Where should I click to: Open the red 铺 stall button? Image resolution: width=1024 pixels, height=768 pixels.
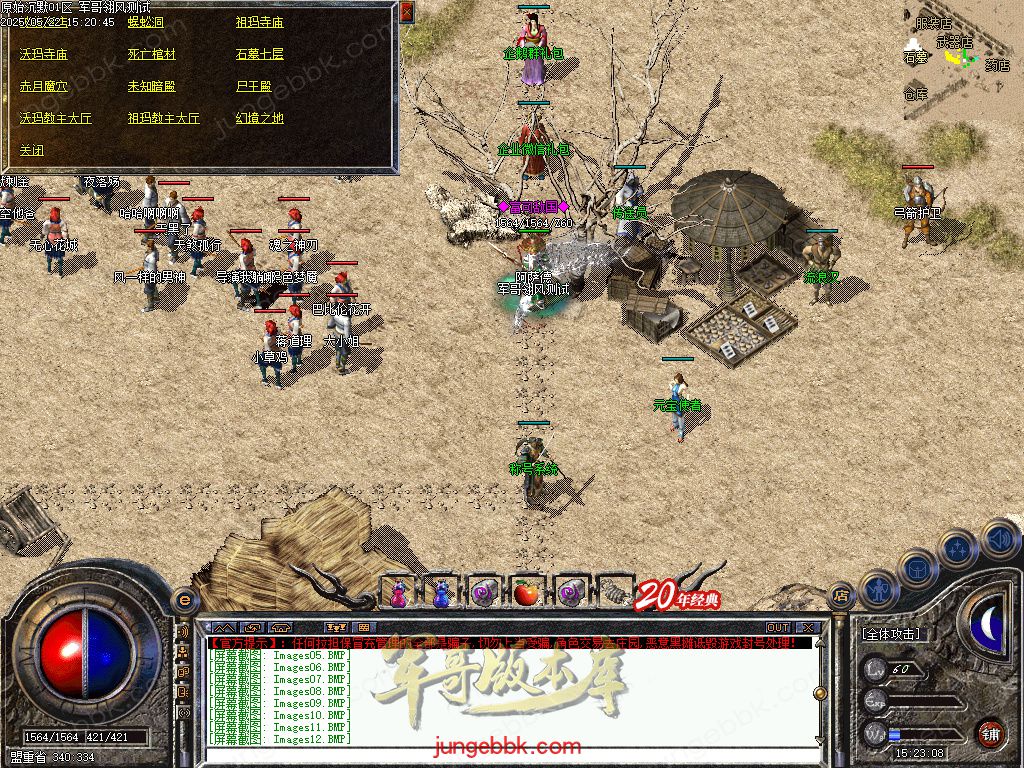[x=990, y=733]
